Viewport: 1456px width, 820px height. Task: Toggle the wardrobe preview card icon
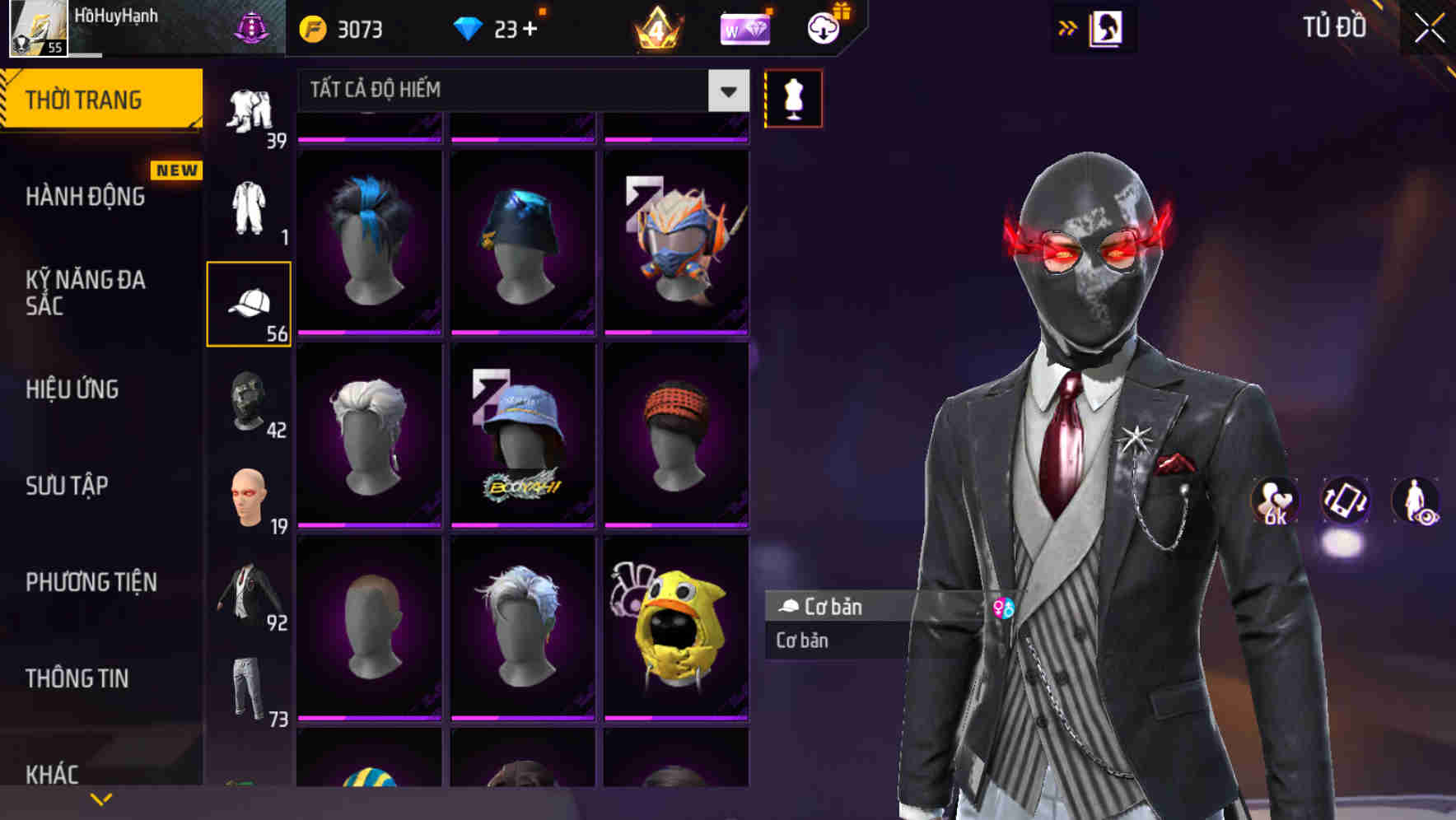point(1104,27)
